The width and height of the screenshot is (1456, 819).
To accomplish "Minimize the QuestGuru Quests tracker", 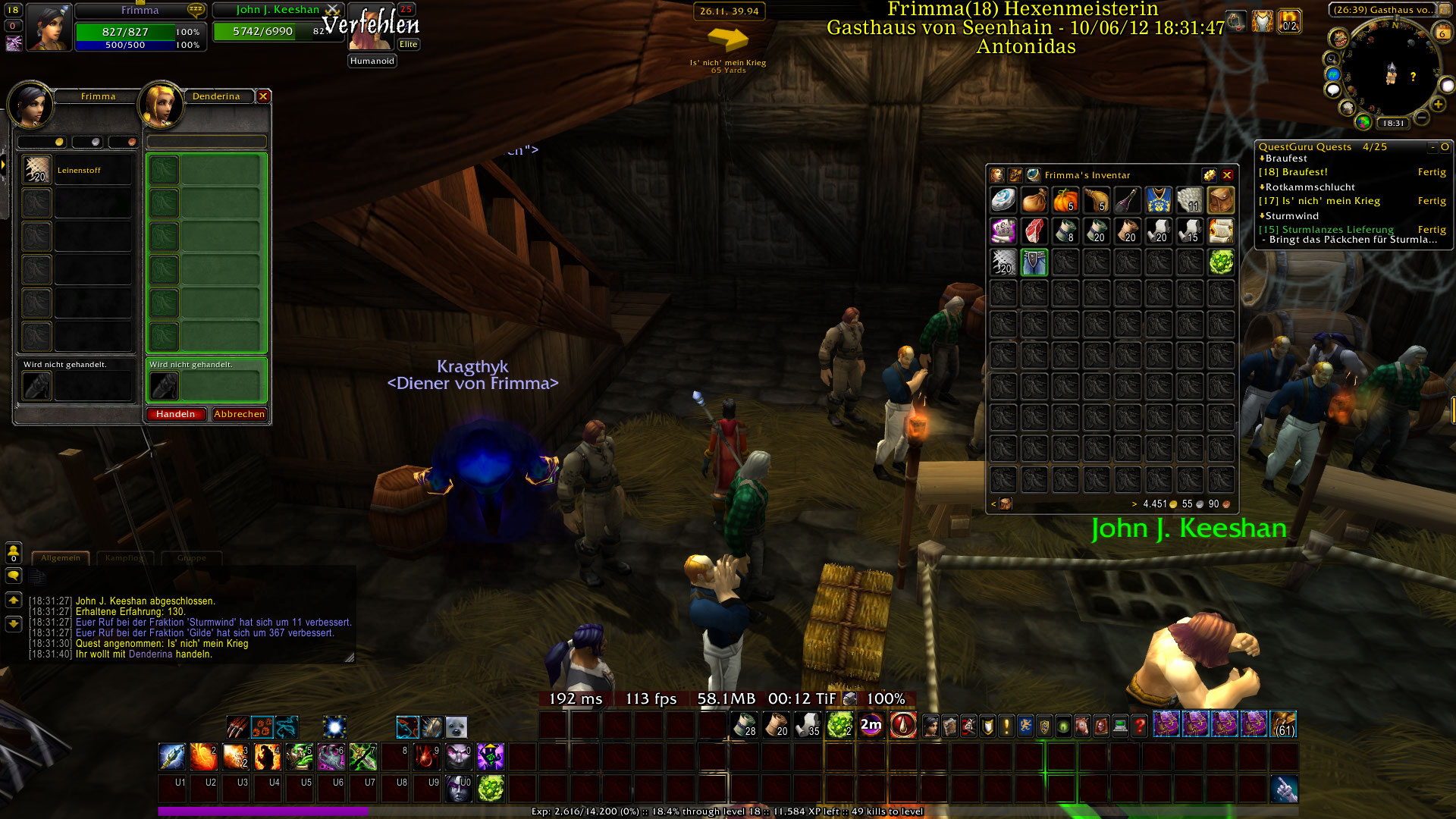I will [1432, 147].
